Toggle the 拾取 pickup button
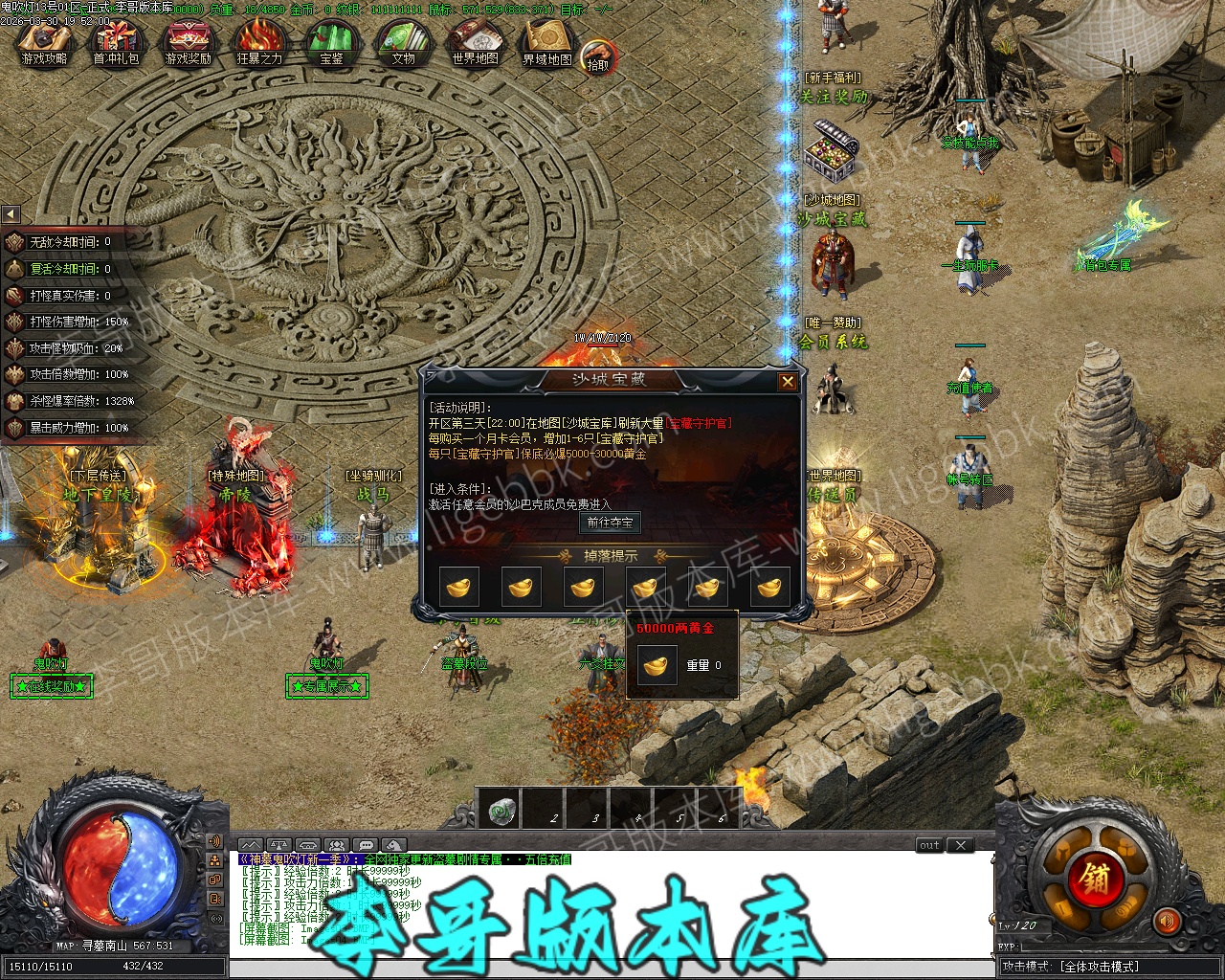Image resolution: width=1225 pixels, height=980 pixels. point(597,57)
